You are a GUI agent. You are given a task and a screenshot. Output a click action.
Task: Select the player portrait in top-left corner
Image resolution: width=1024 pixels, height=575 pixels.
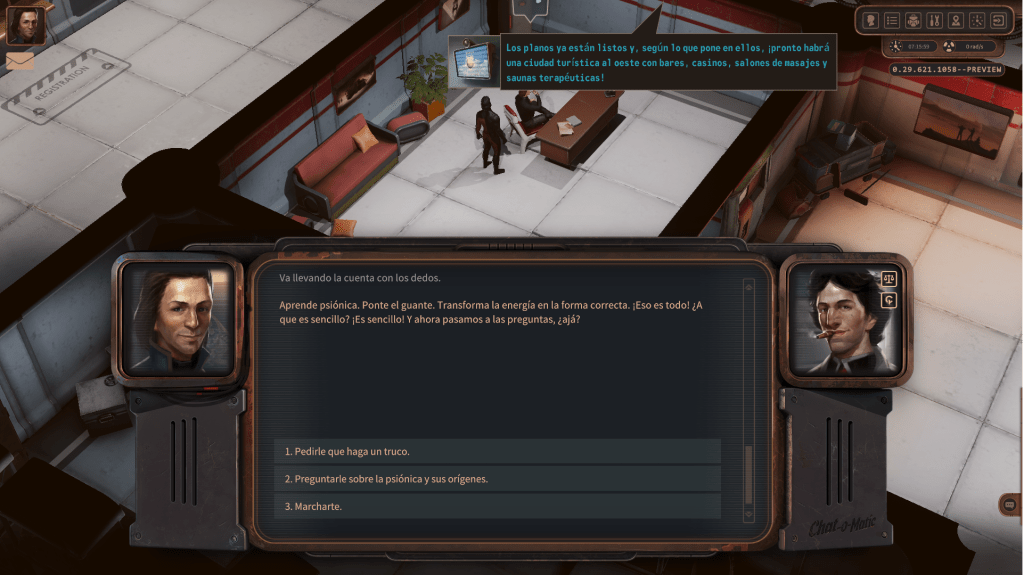tap(26, 25)
